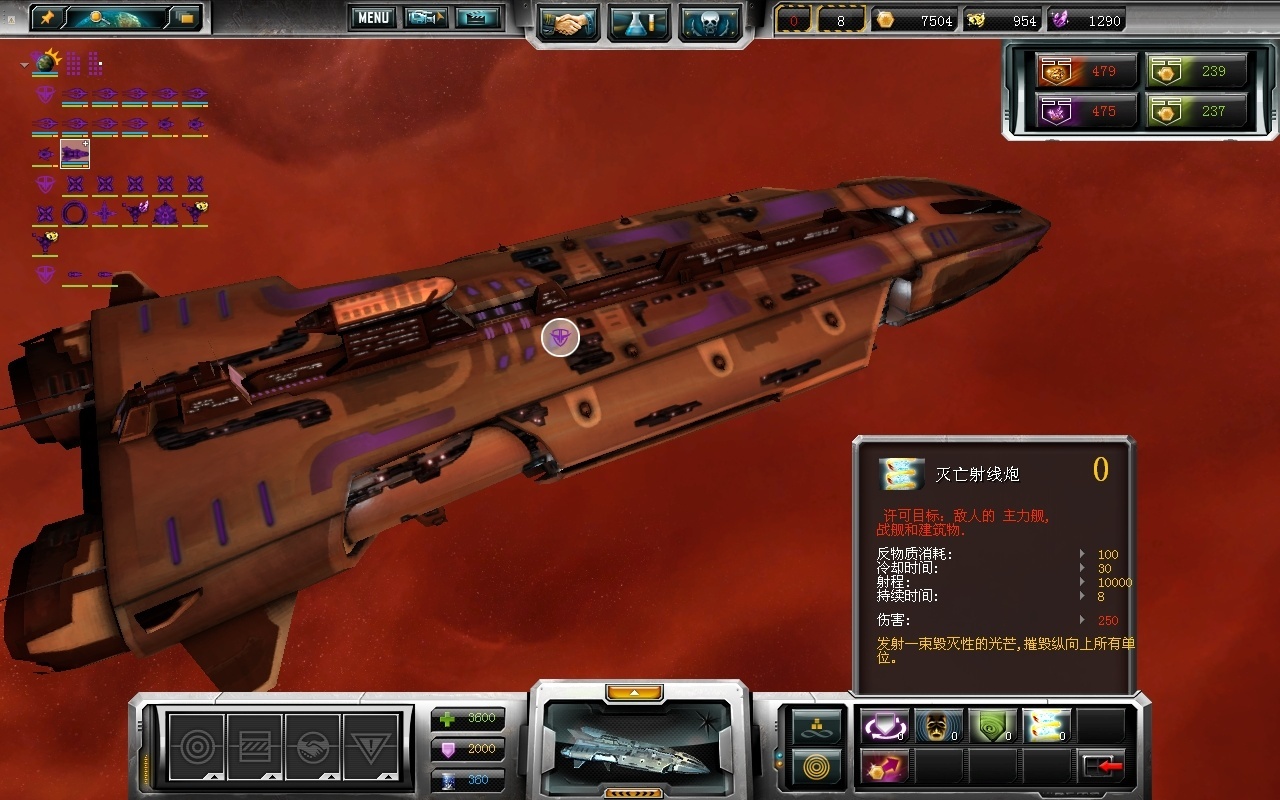1280x800 pixels.
Task: Open the pirate skull screen
Action: [710, 23]
